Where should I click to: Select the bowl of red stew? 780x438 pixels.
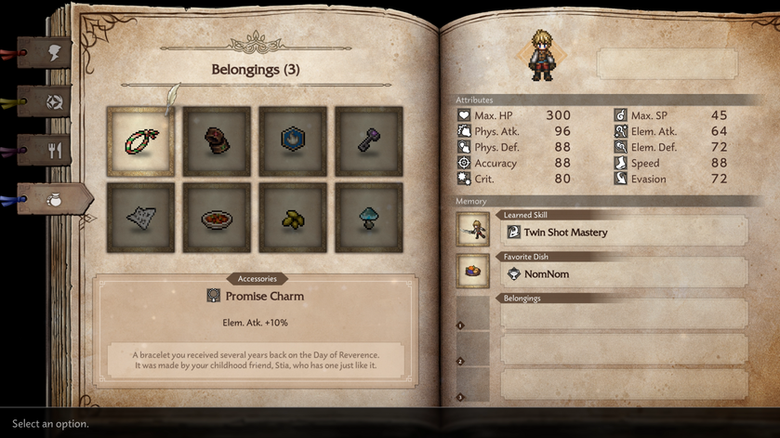(x=217, y=217)
